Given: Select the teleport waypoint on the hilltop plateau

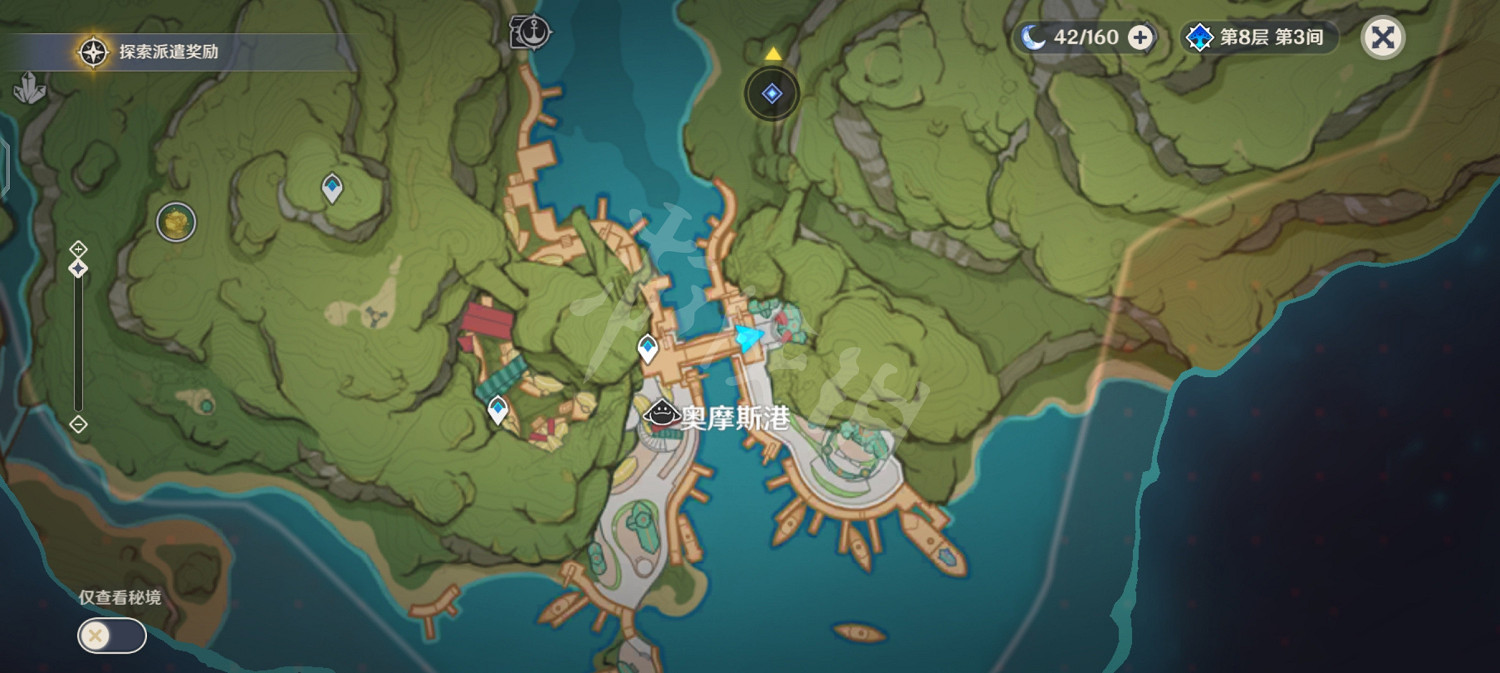Looking at the screenshot, I should (x=332, y=187).
